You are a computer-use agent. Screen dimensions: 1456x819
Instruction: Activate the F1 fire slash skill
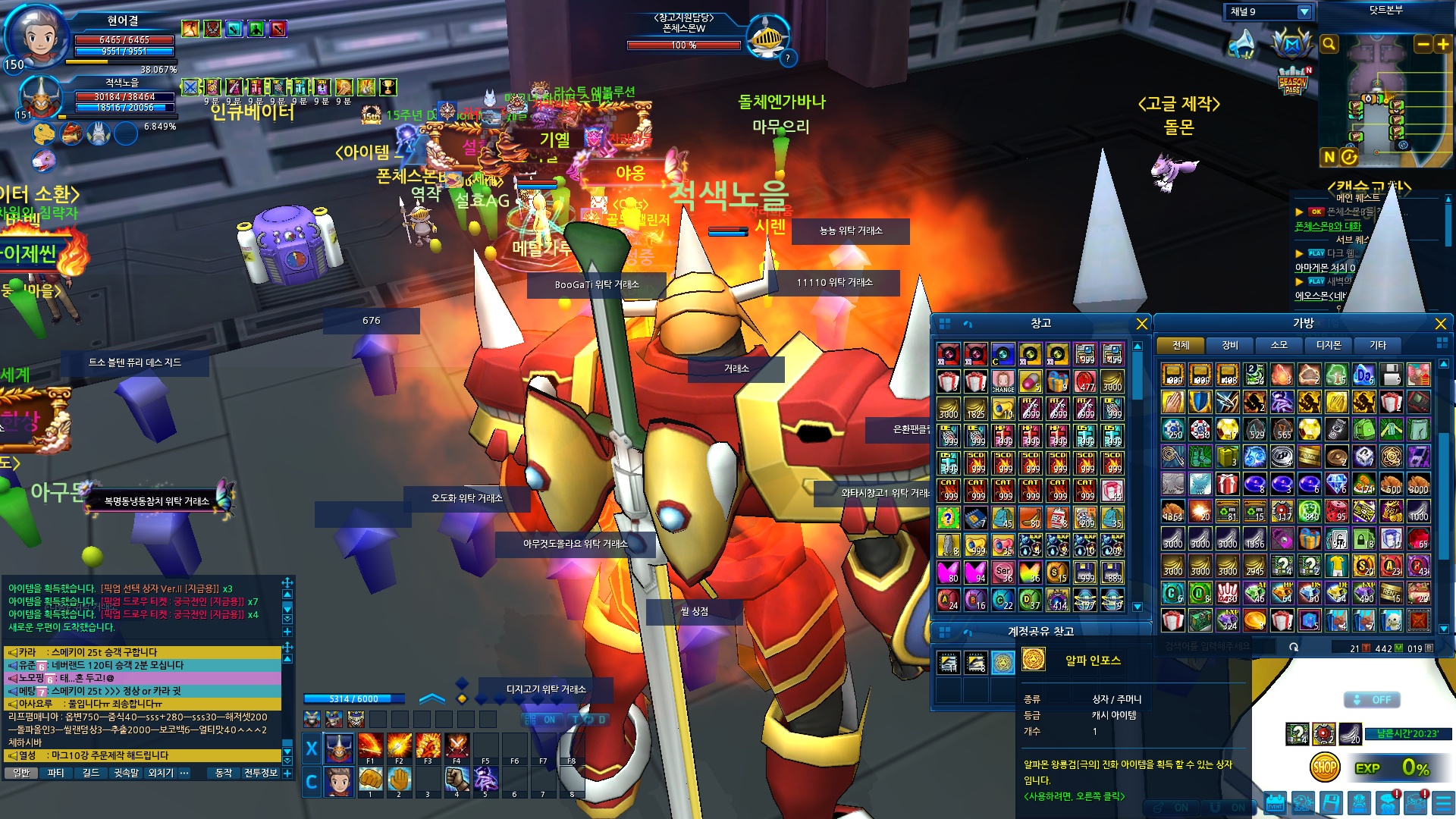370,746
